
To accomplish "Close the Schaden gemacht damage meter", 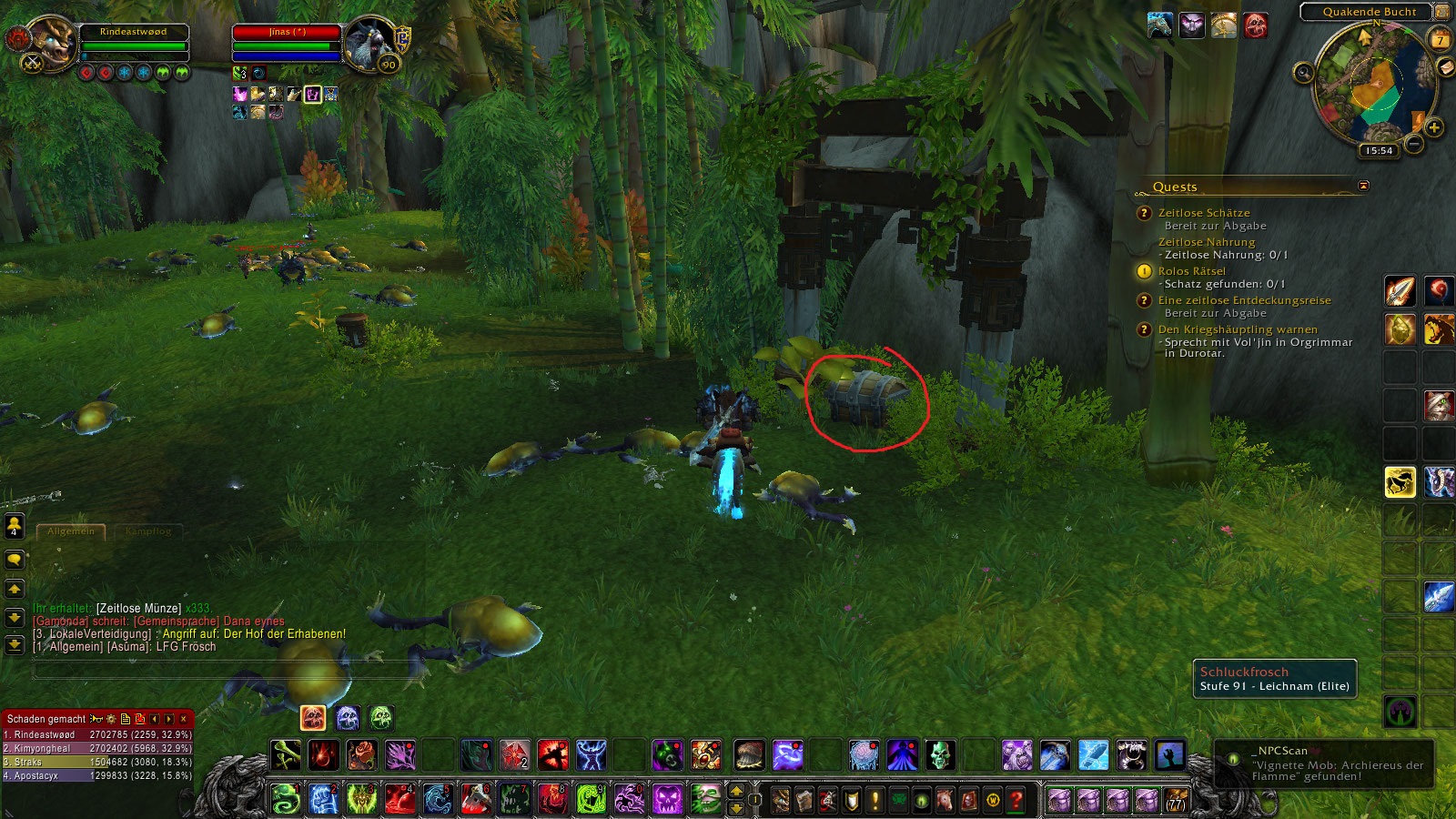I will [183, 719].
